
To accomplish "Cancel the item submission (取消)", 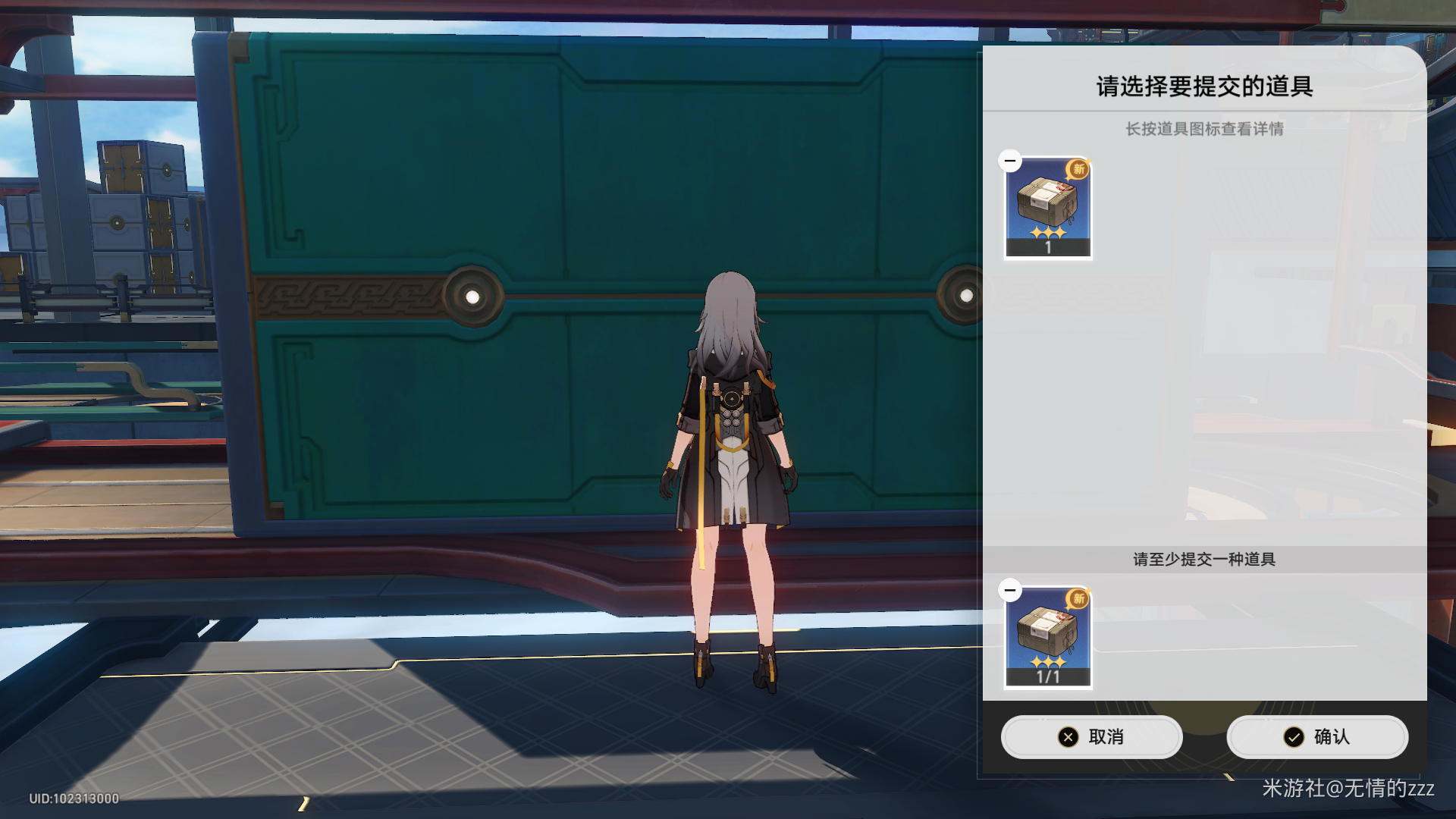I will pyautogui.click(x=1091, y=736).
